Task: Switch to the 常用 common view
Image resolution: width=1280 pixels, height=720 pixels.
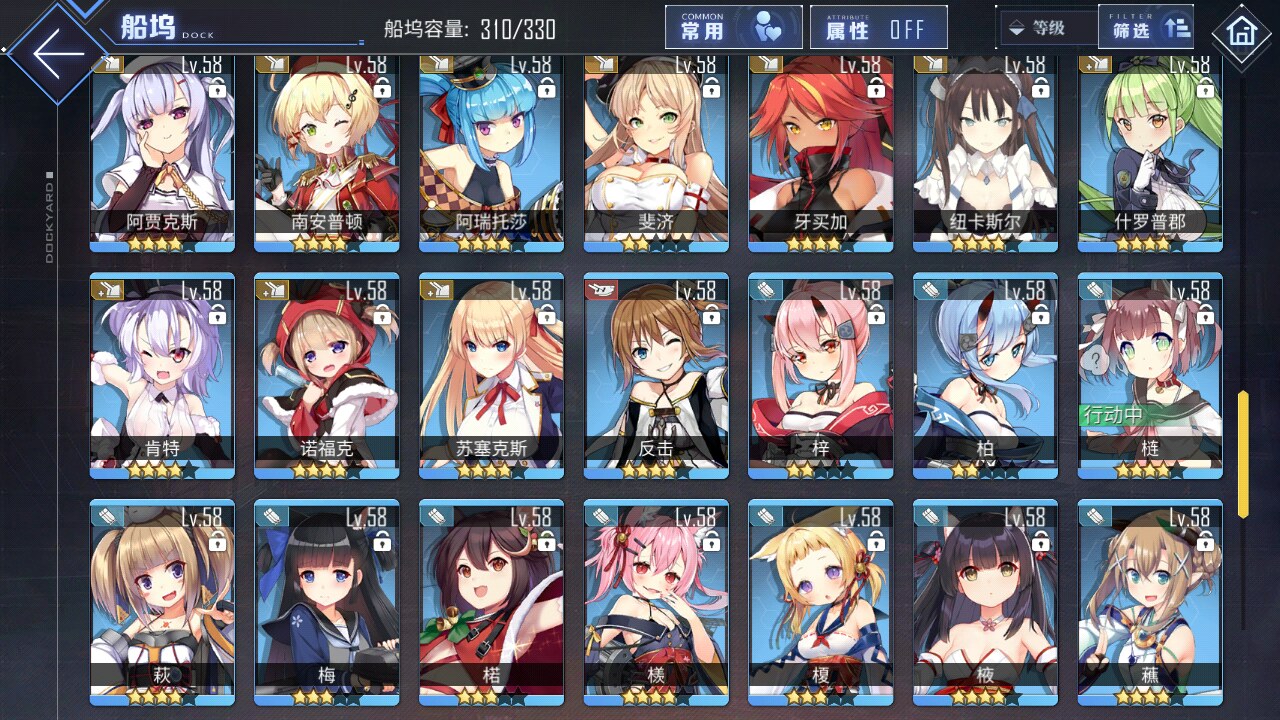Action: point(733,28)
